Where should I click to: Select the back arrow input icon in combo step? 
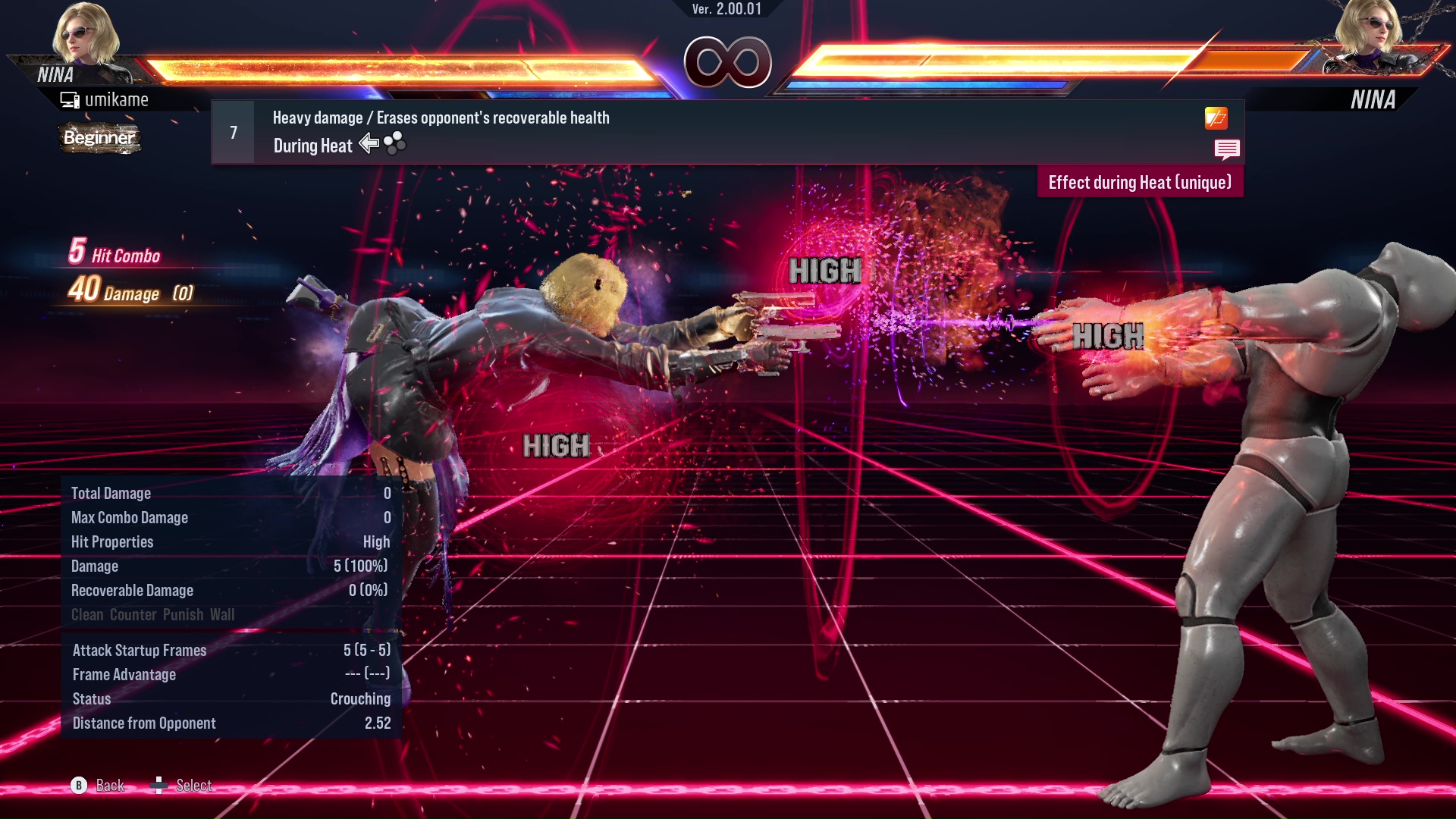point(369,143)
